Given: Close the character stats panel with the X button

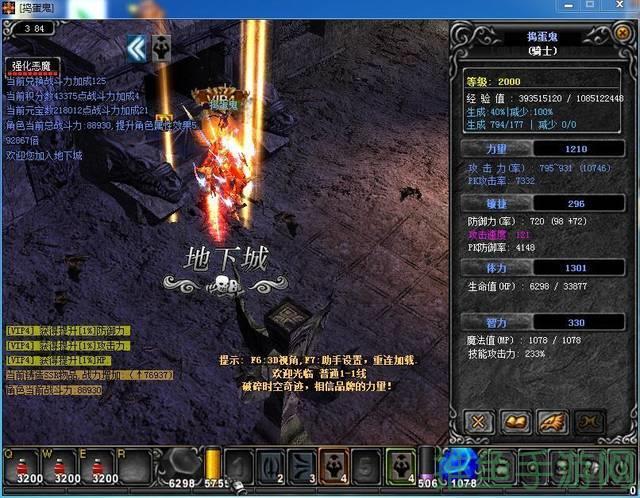Looking at the screenshot, I should pyautogui.click(x=479, y=422).
